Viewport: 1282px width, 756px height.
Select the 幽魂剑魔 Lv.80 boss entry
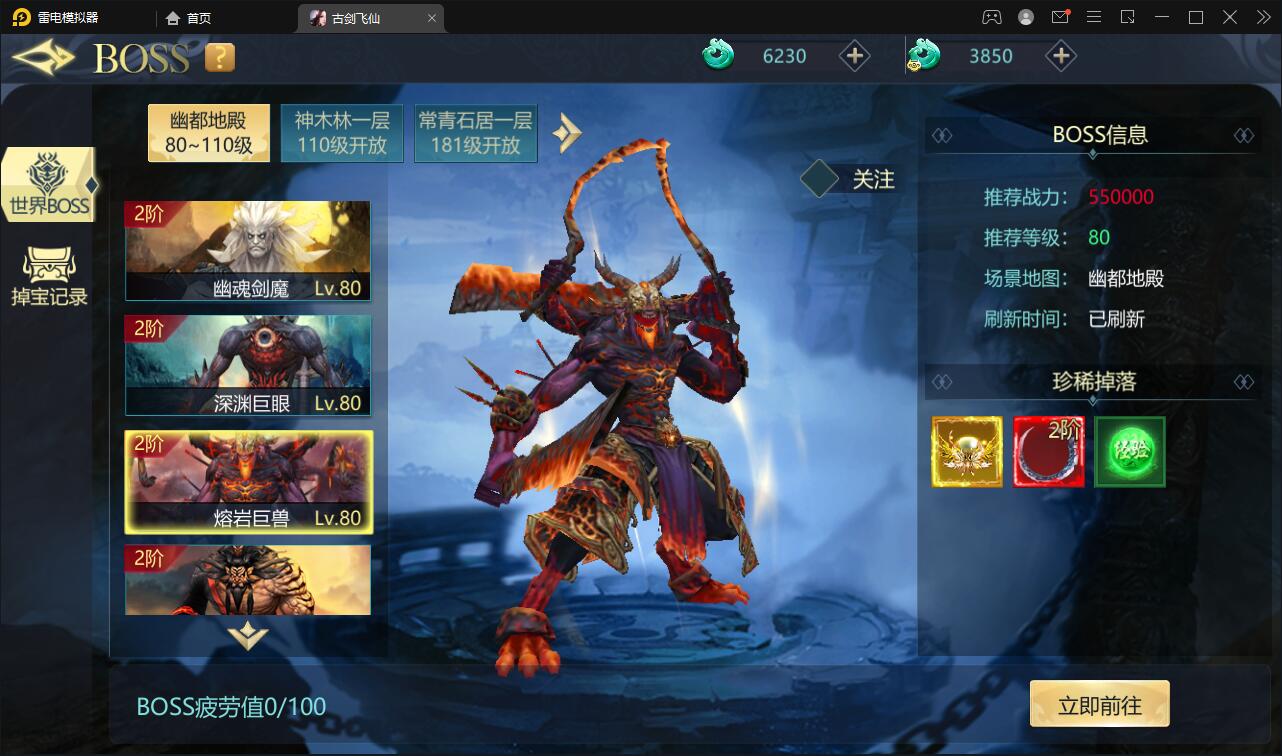point(248,250)
